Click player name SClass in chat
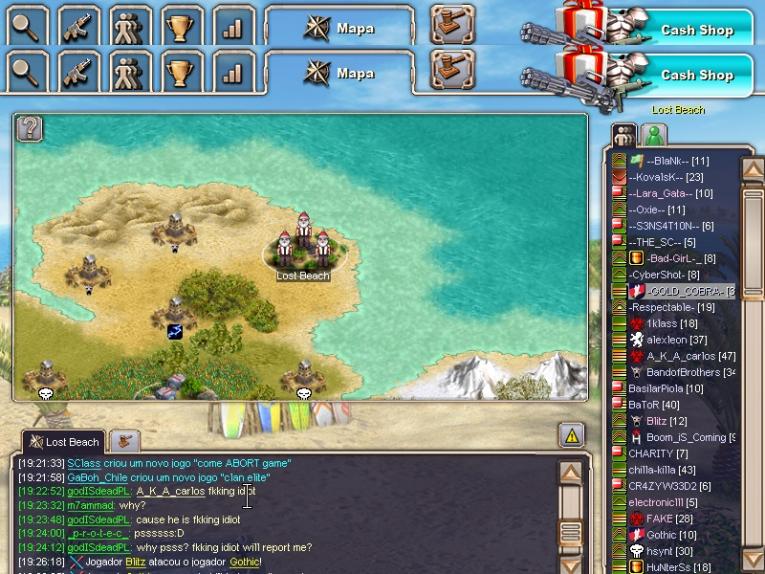Image resolution: width=765 pixels, height=574 pixels. click(84, 463)
